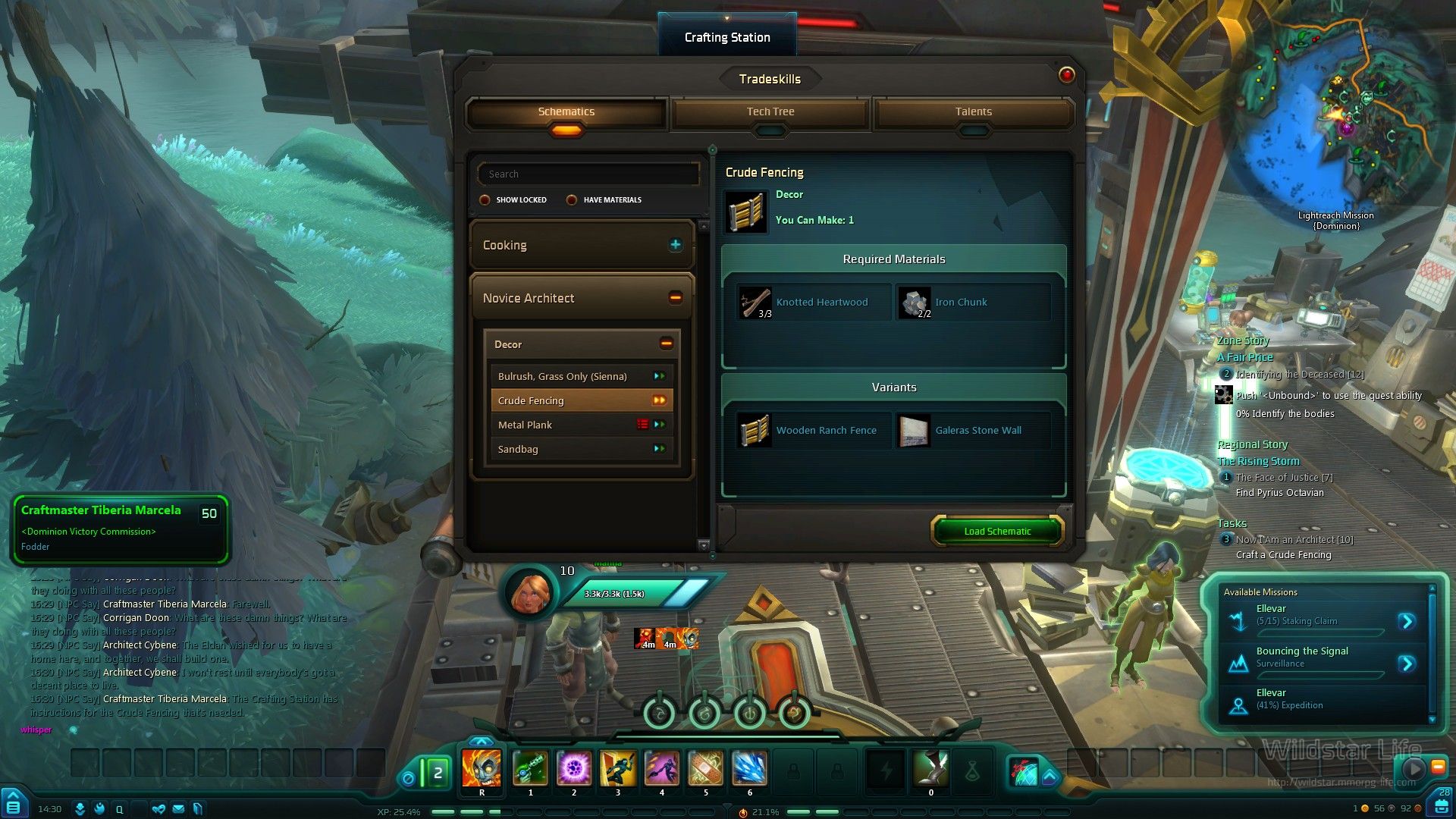Select the Wooden Ranch Fence variant
The image size is (1456, 819).
(813, 431)
